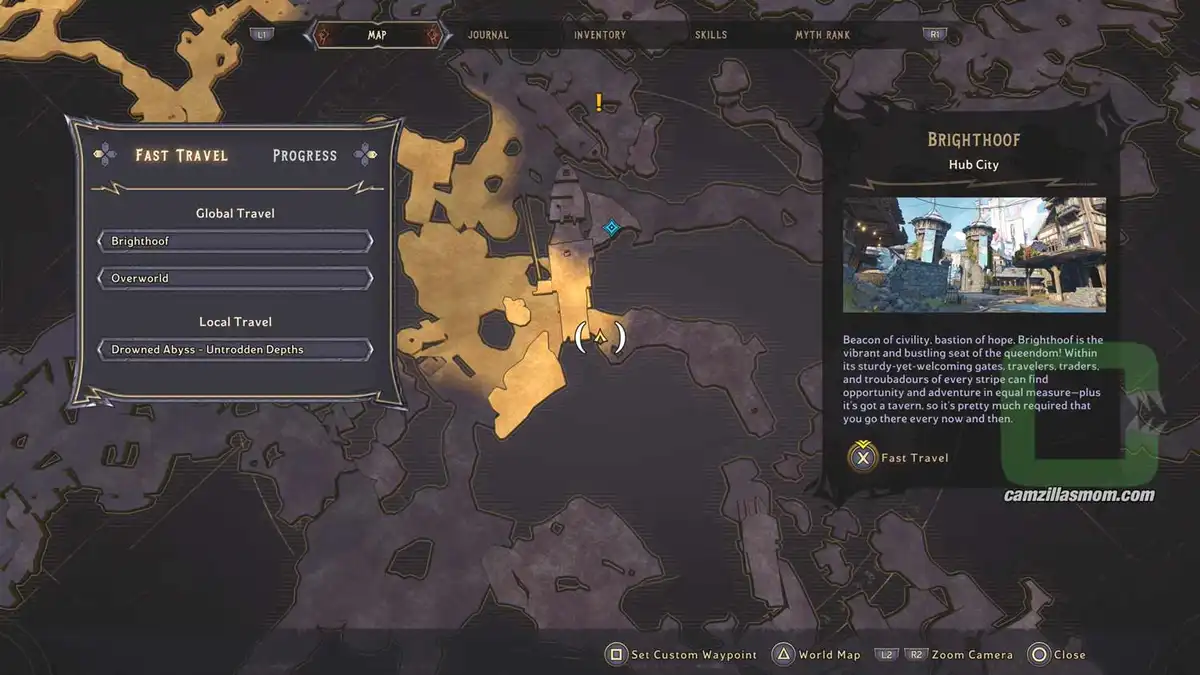Open the Journal tab

tap(488, 35)
